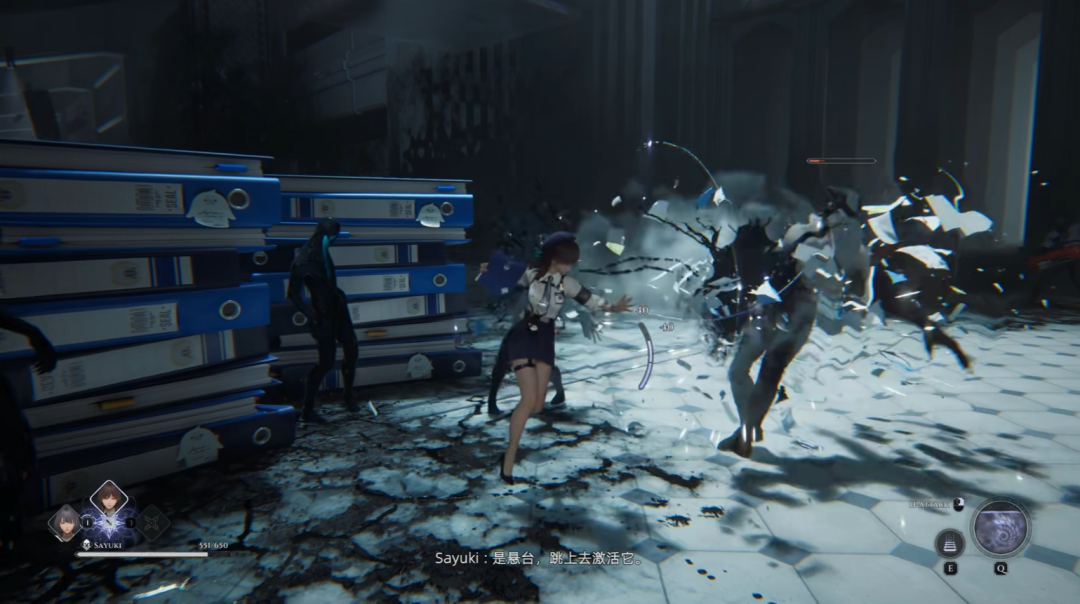Activate the spiral ultimate skill icon
Screen dimensions: 1080x604
[1000, 528]
